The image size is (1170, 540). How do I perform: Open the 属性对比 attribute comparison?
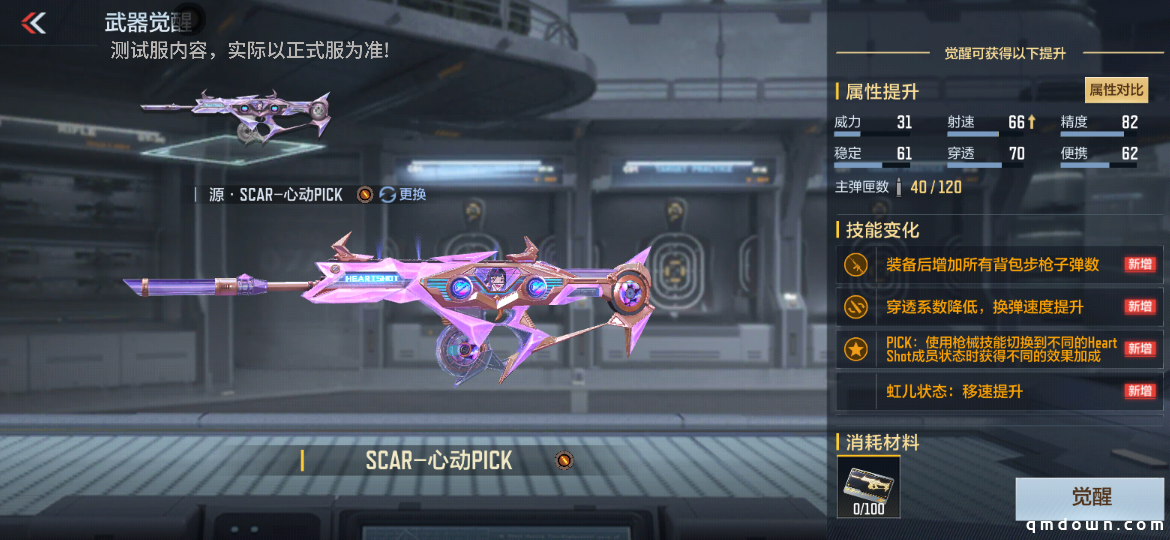pyautogui.click(x=1116, y=90)
